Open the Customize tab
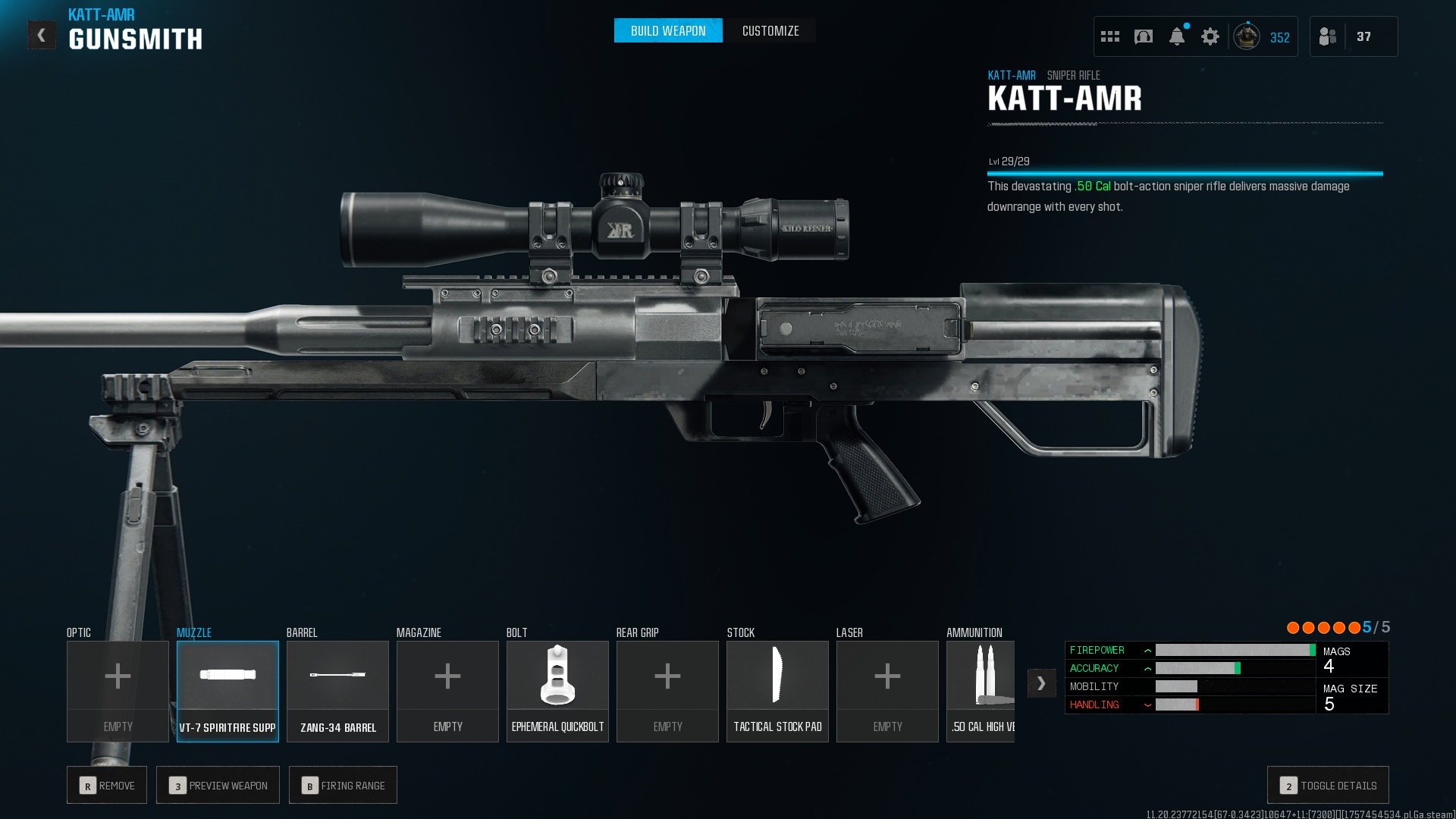The width and height of the screenshot is (1456, 819). click(770, 31)
